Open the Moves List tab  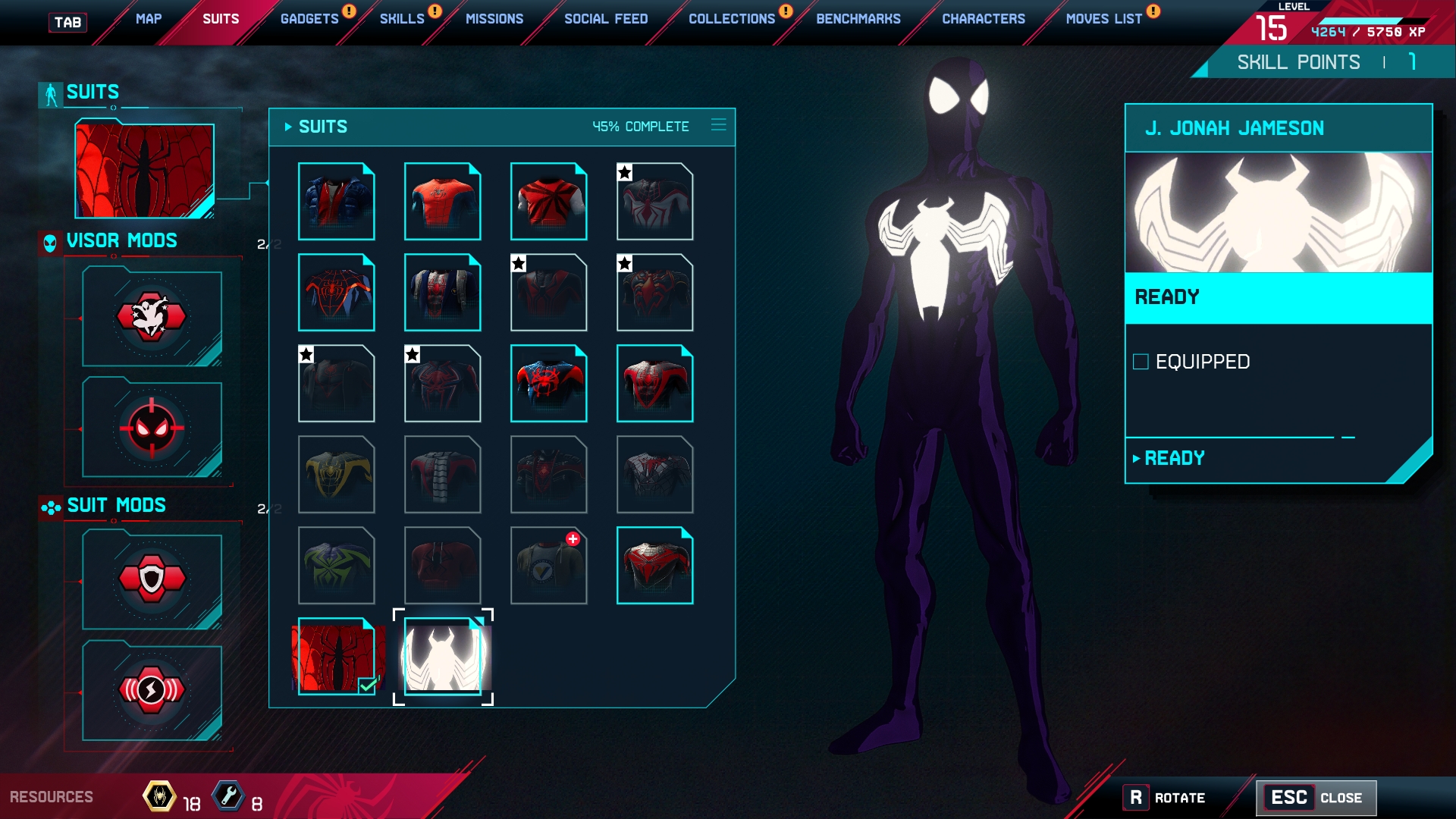(x=1104, y=19)
